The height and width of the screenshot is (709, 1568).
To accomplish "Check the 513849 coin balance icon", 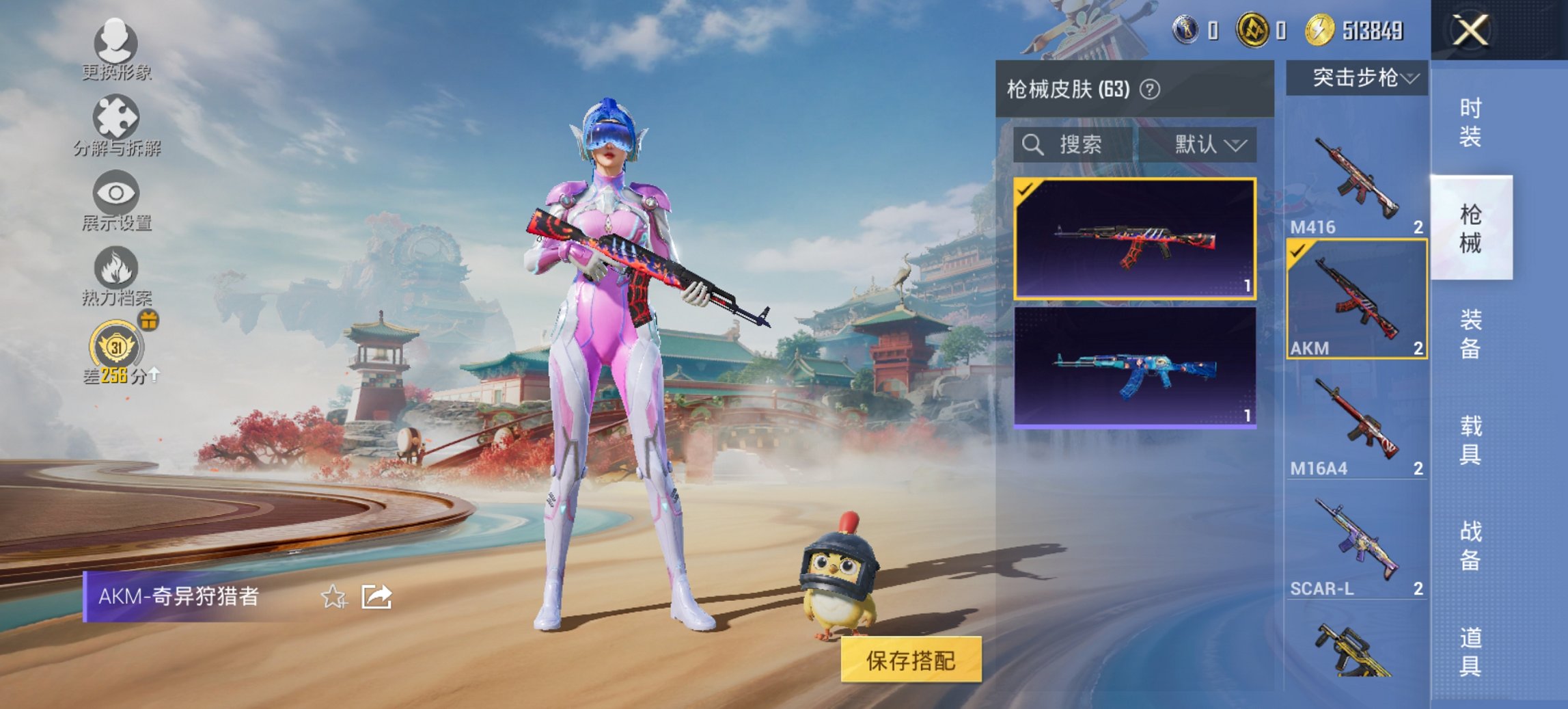I will [x=1321, y=29].
